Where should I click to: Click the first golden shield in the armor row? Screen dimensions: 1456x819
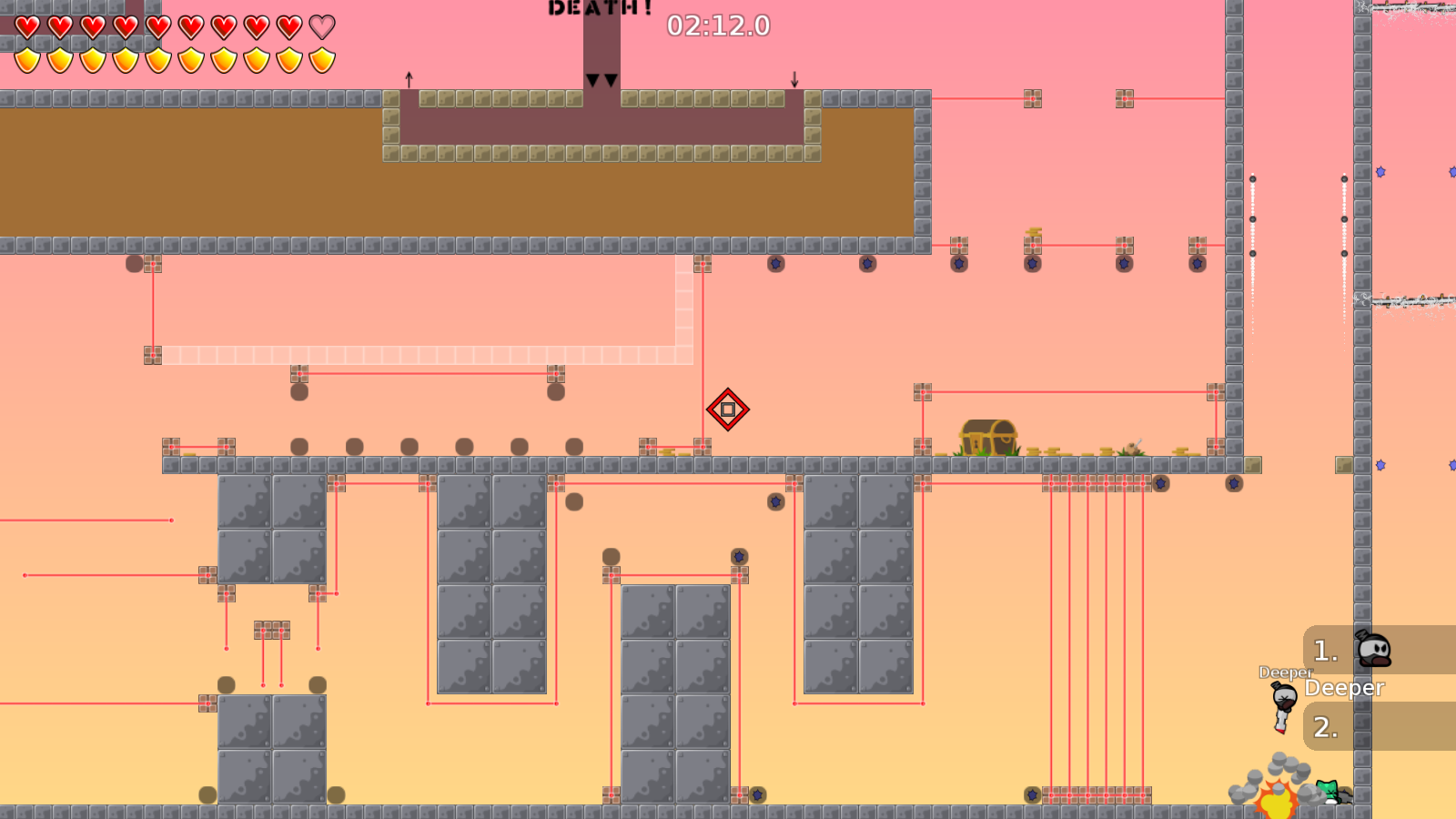click(25, 58)
